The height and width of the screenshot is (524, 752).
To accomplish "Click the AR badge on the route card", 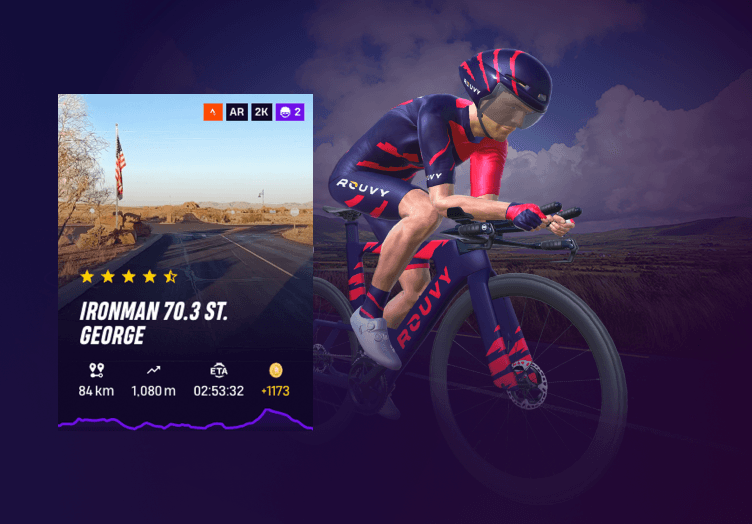I will pyautogui.click(x=237, y=112).
